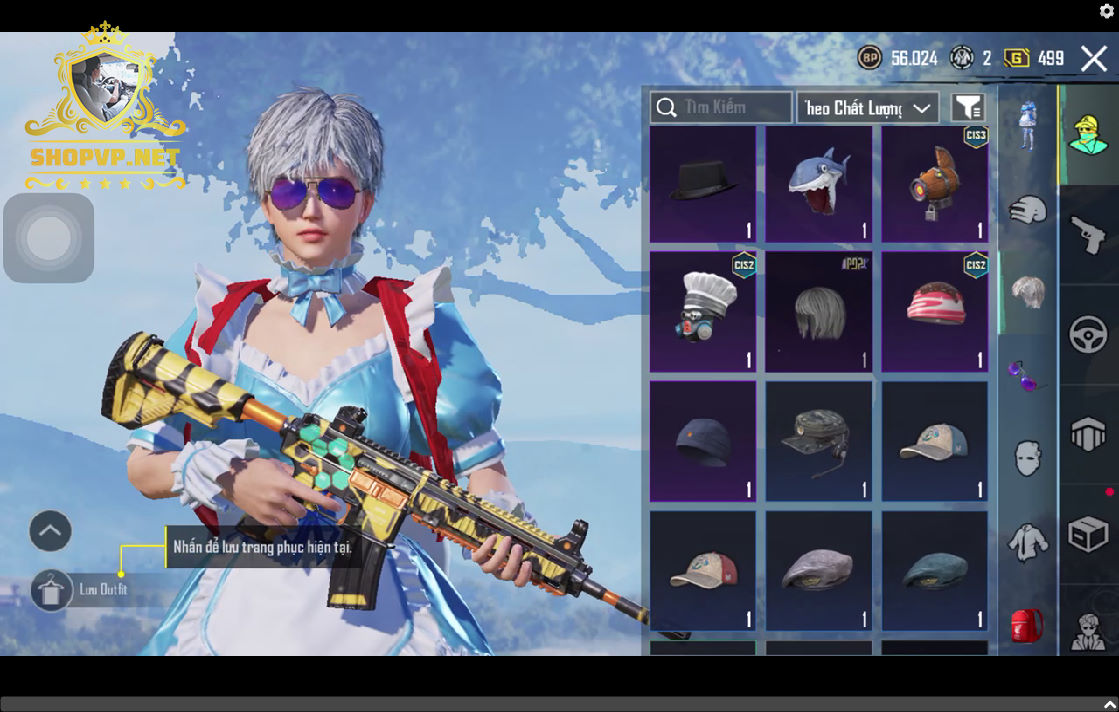The height and width of the screenshot is (712, 1119).
Task: Select the black fedora hat
Action: (x=703, y=185)
